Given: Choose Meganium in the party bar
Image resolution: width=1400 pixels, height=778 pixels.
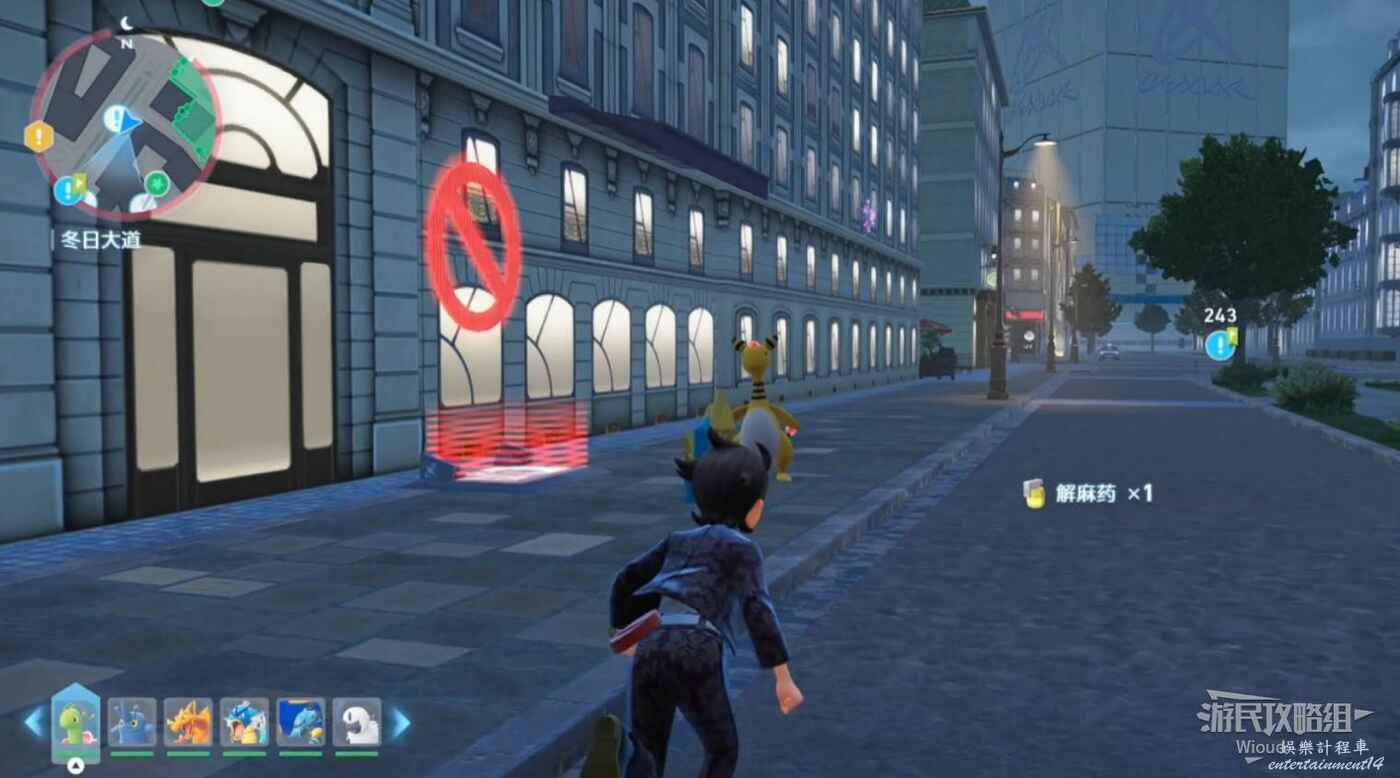Looking at the screenshot, I should click(x=76, y=722).
